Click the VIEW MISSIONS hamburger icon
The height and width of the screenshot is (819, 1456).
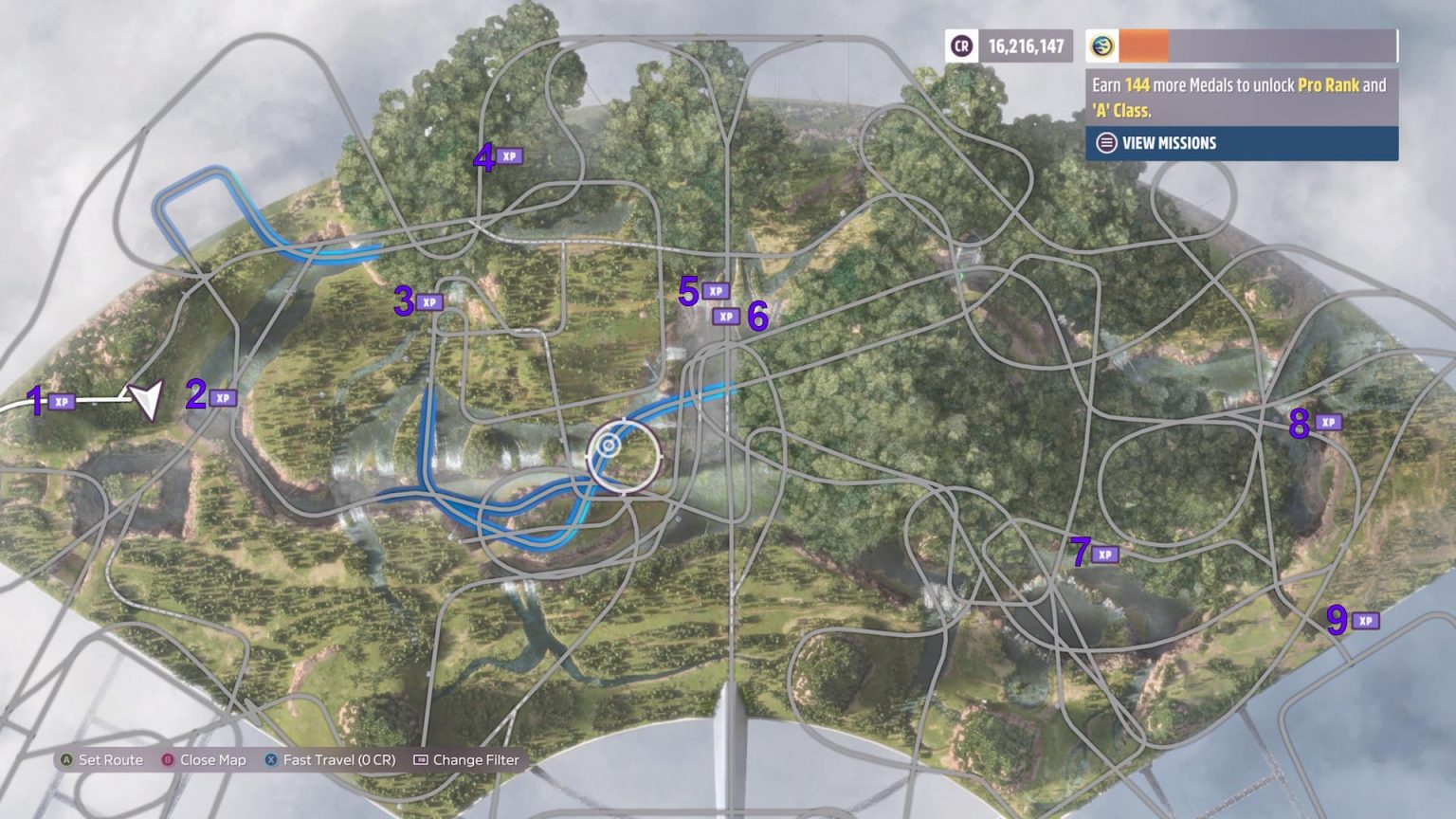click(1104, 143)
